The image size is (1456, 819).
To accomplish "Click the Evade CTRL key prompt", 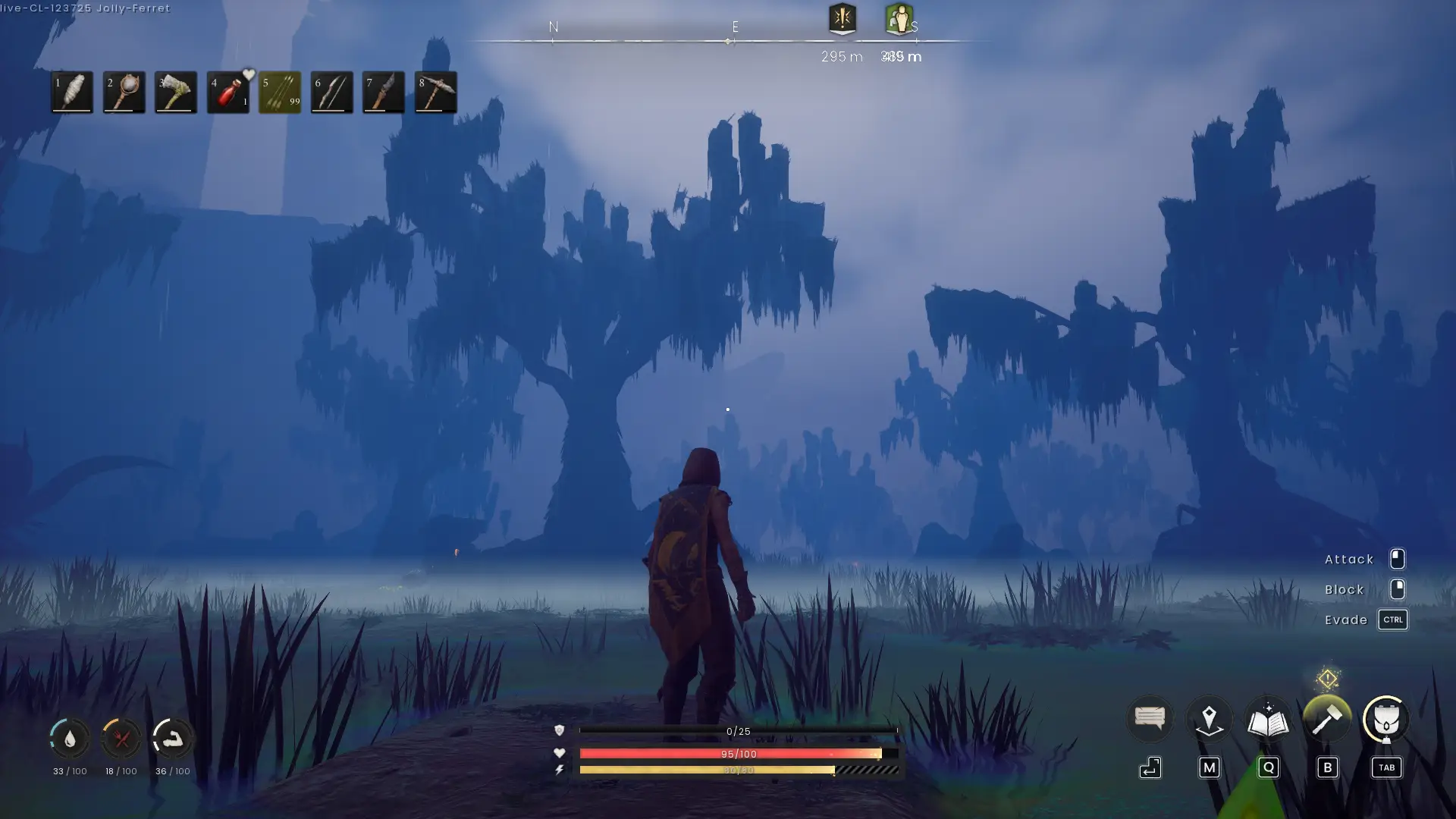I will (x=1393, y=620).
